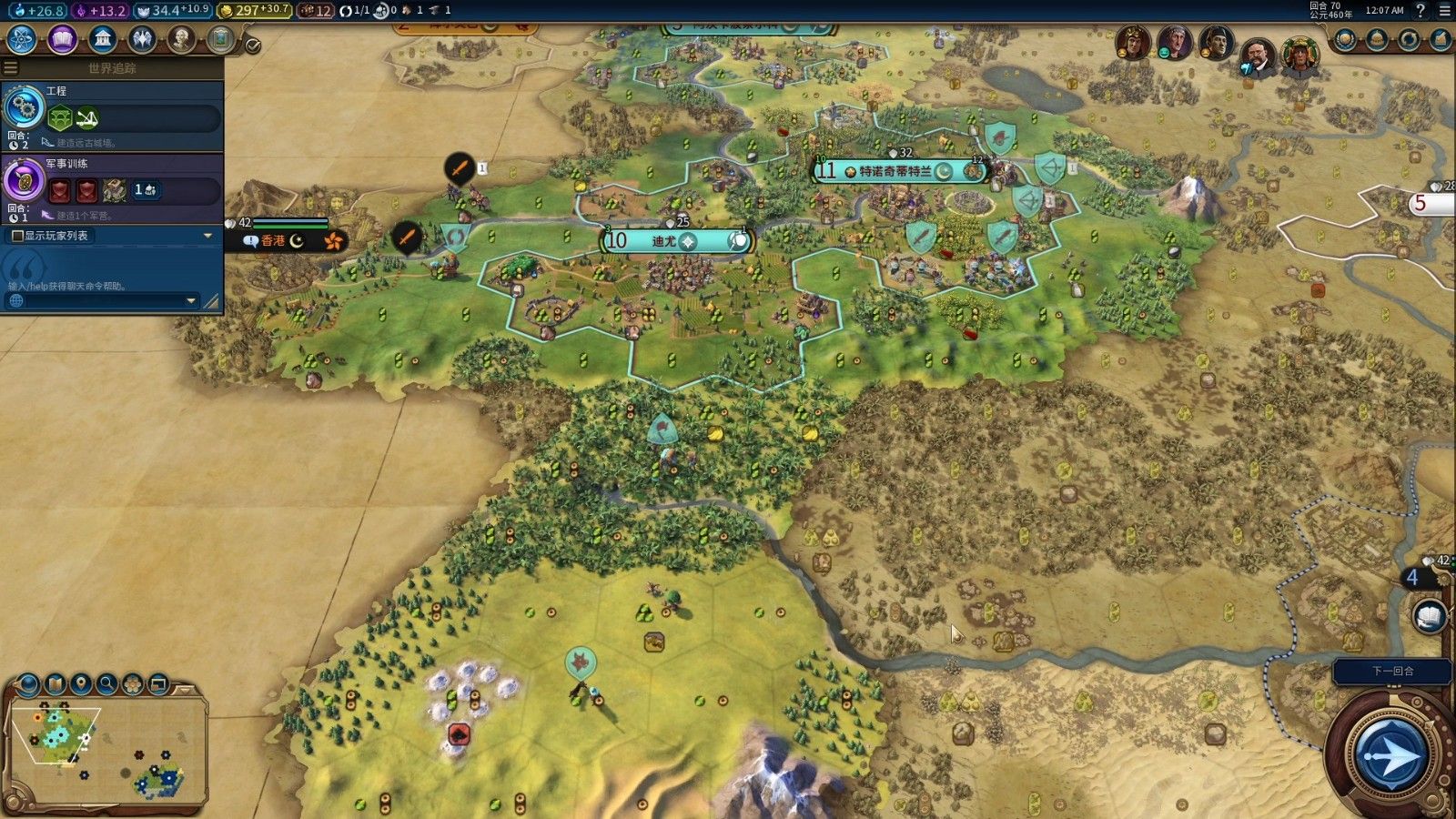The height and width of the screenshot is (819, 1456).
Task: Select the Teddy Roosevelt leader portrait
Action: tap(1257, 57)
